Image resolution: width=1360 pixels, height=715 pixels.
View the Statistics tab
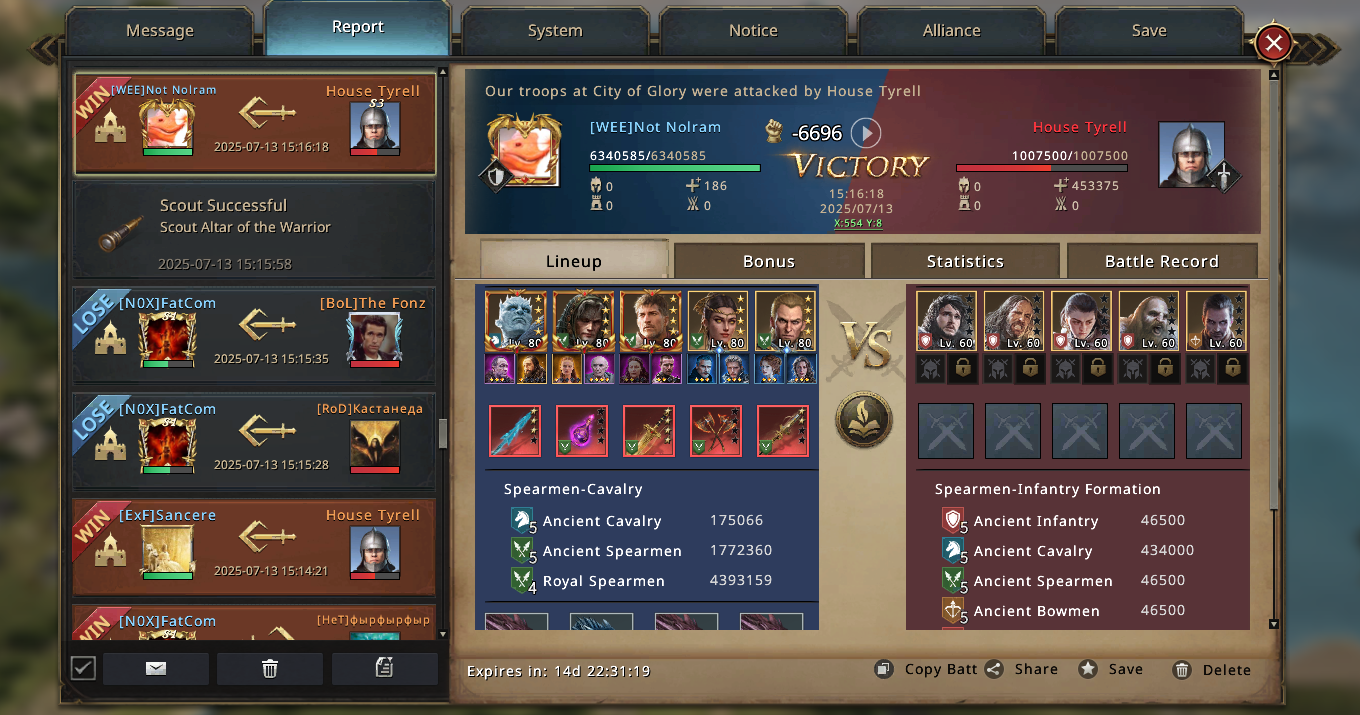[x=964, y=262]
